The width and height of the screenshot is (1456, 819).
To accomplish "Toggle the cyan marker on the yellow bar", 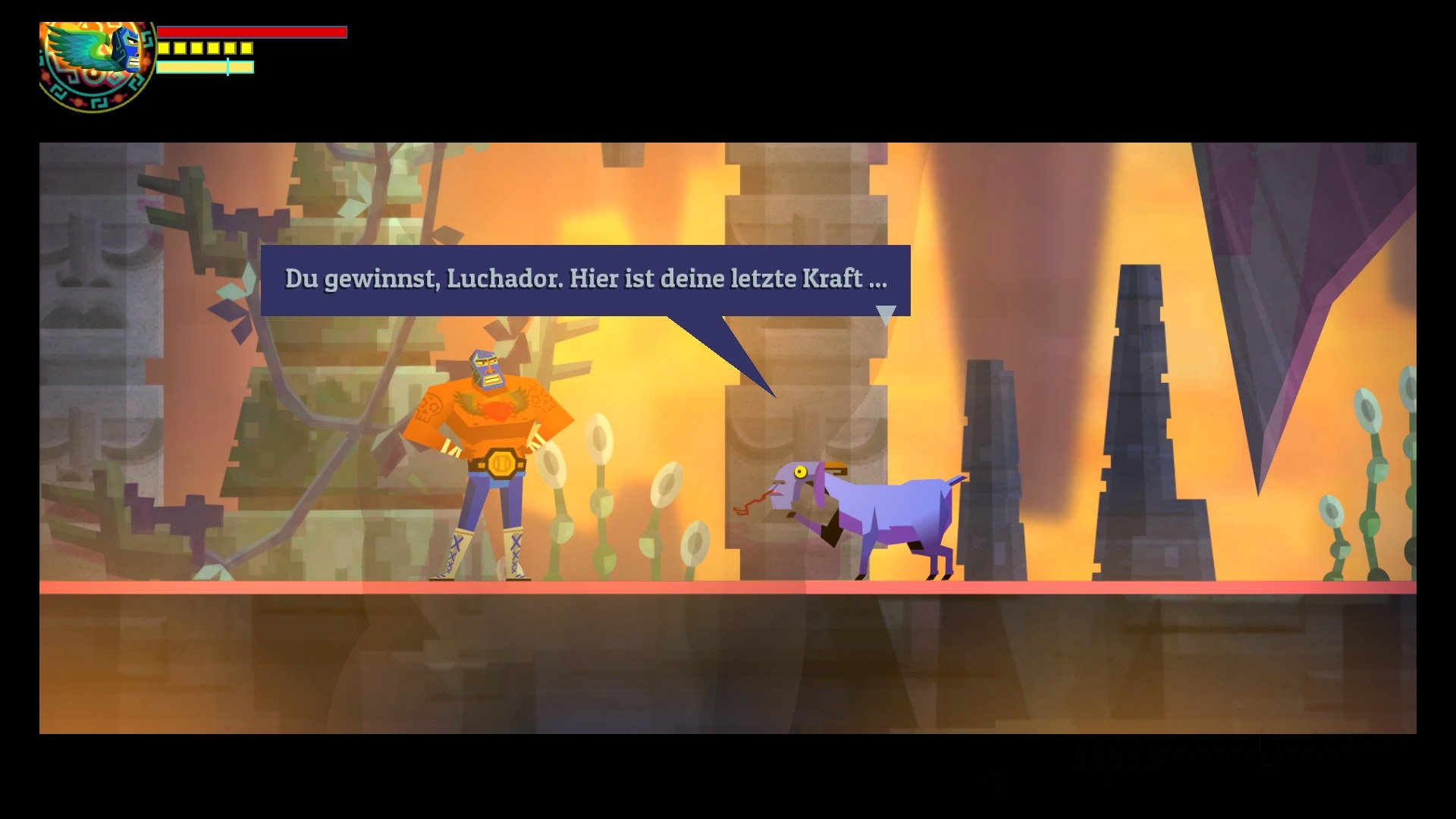I will point(227,66).
